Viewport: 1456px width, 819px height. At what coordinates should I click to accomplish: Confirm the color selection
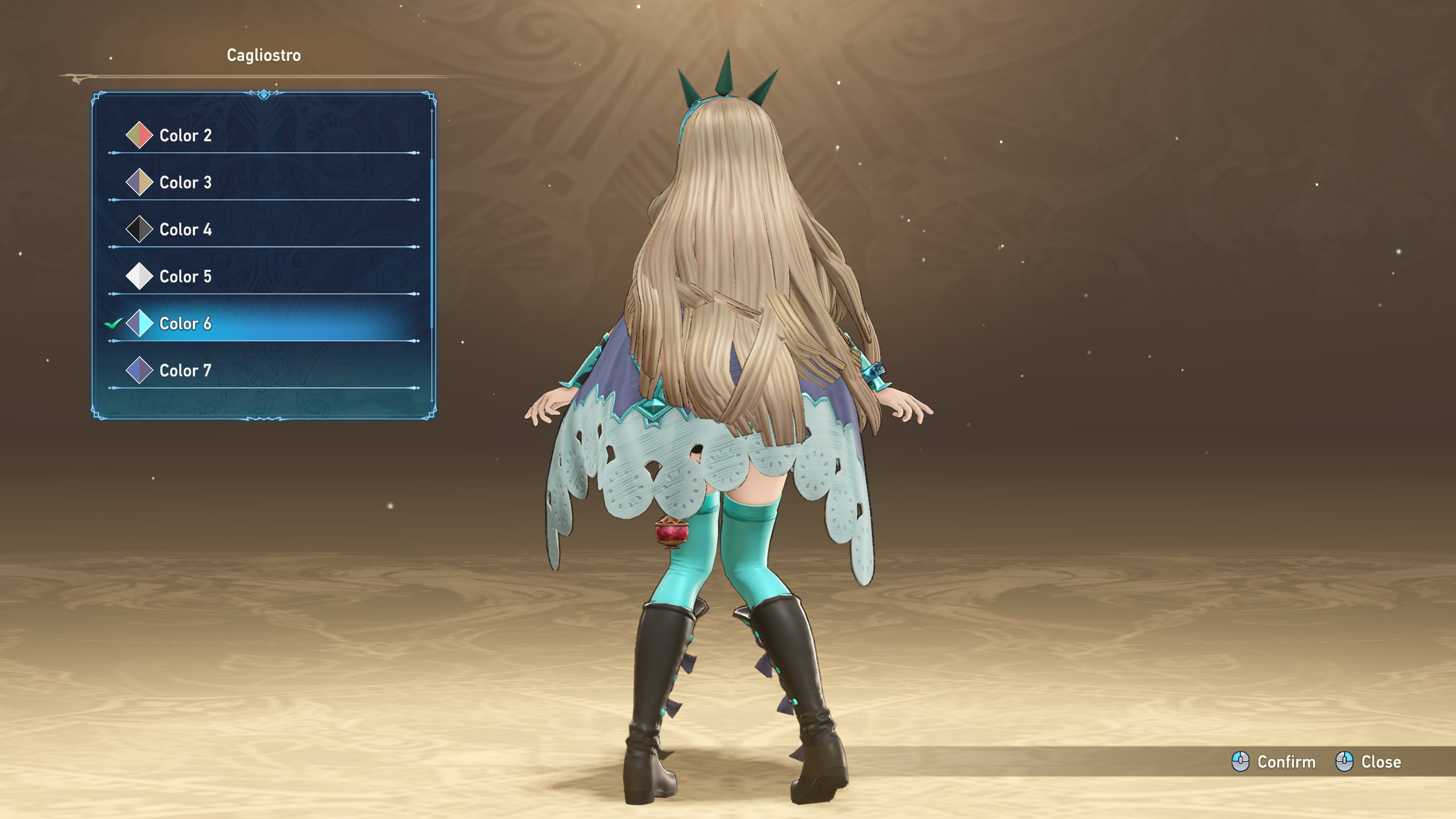coord(1274,762)
